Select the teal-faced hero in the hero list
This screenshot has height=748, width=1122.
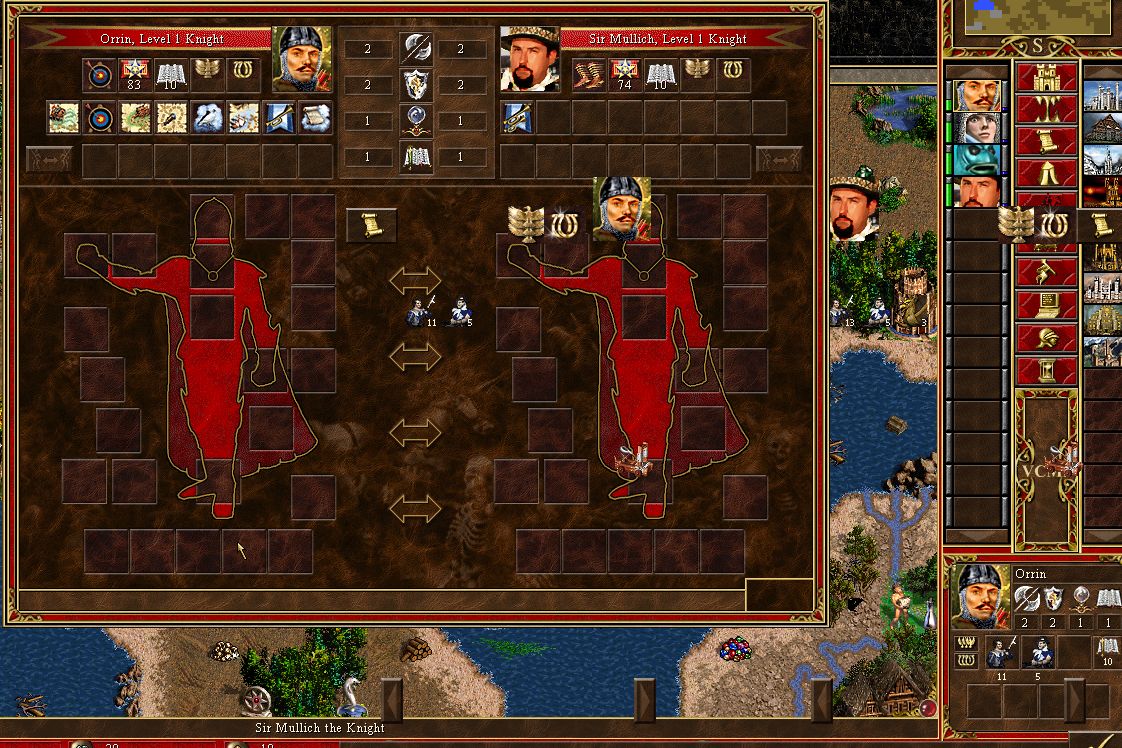(x=976, y=160)
